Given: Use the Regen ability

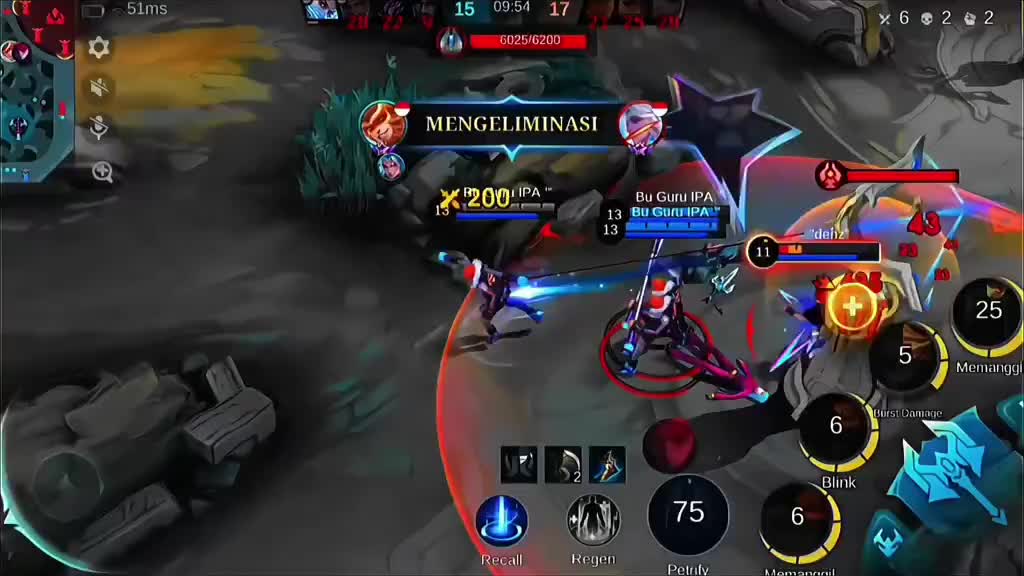Looking at the screenshot, I should coord(593,521).
